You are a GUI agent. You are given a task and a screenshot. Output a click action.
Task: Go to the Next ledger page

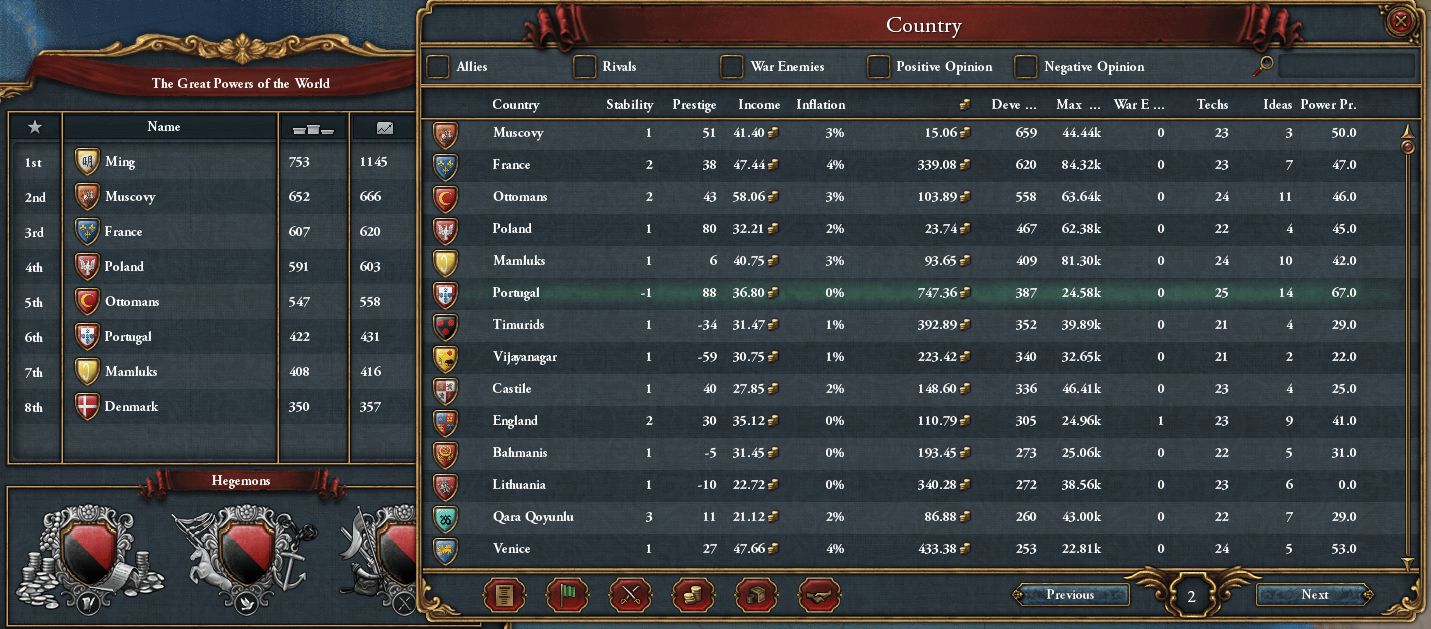(1314, 595)
